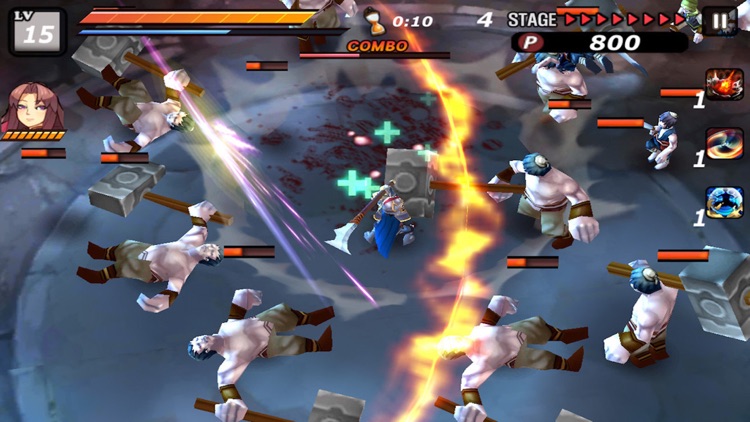Trigger the blue glowing figure skill
This screenshot has width=750, height=422.
(x=724, y=202)
